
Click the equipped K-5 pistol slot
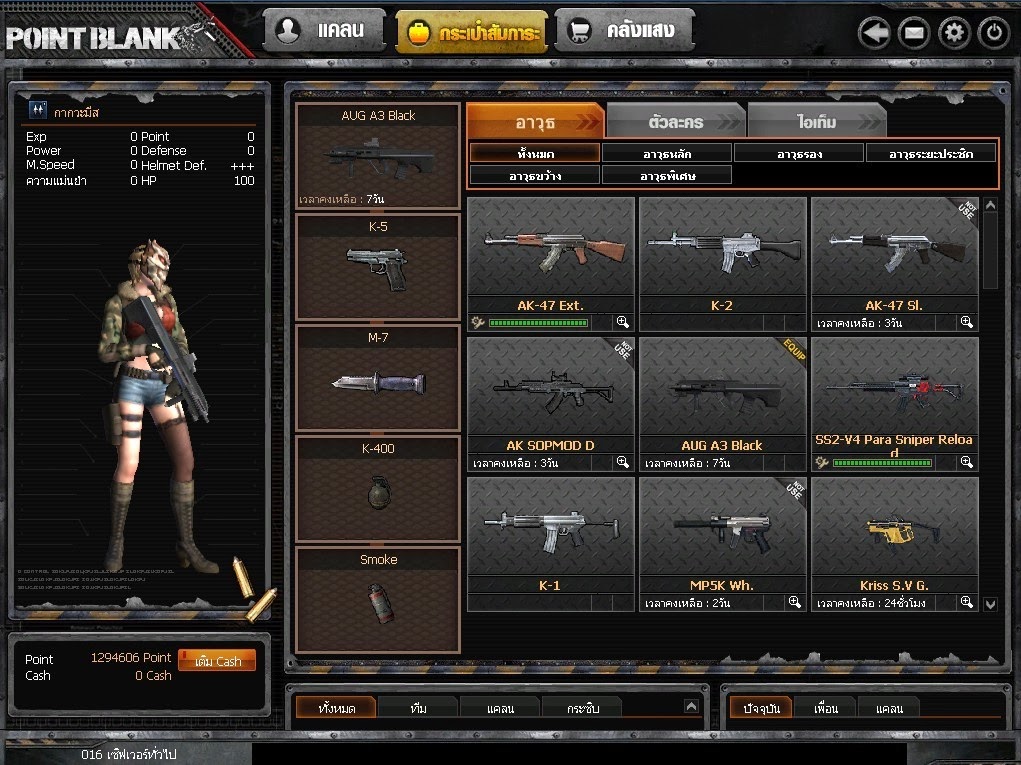coord(378,266)
